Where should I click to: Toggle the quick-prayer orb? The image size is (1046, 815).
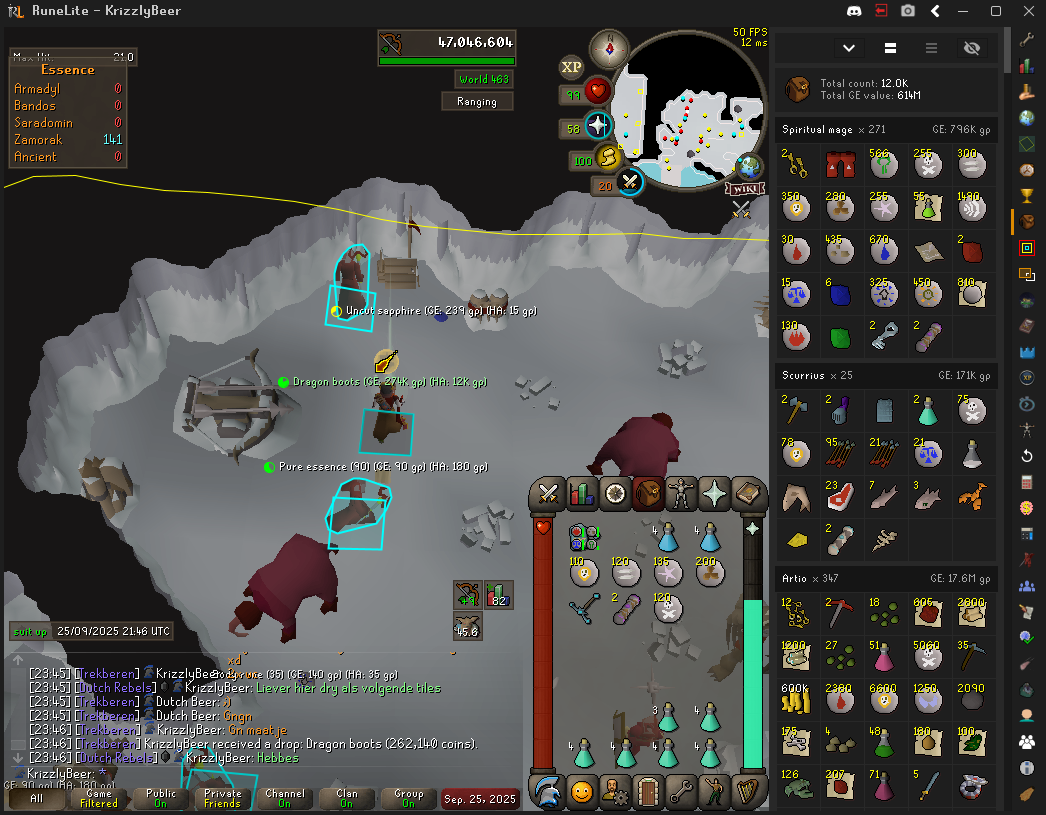(x=598, y=127)
